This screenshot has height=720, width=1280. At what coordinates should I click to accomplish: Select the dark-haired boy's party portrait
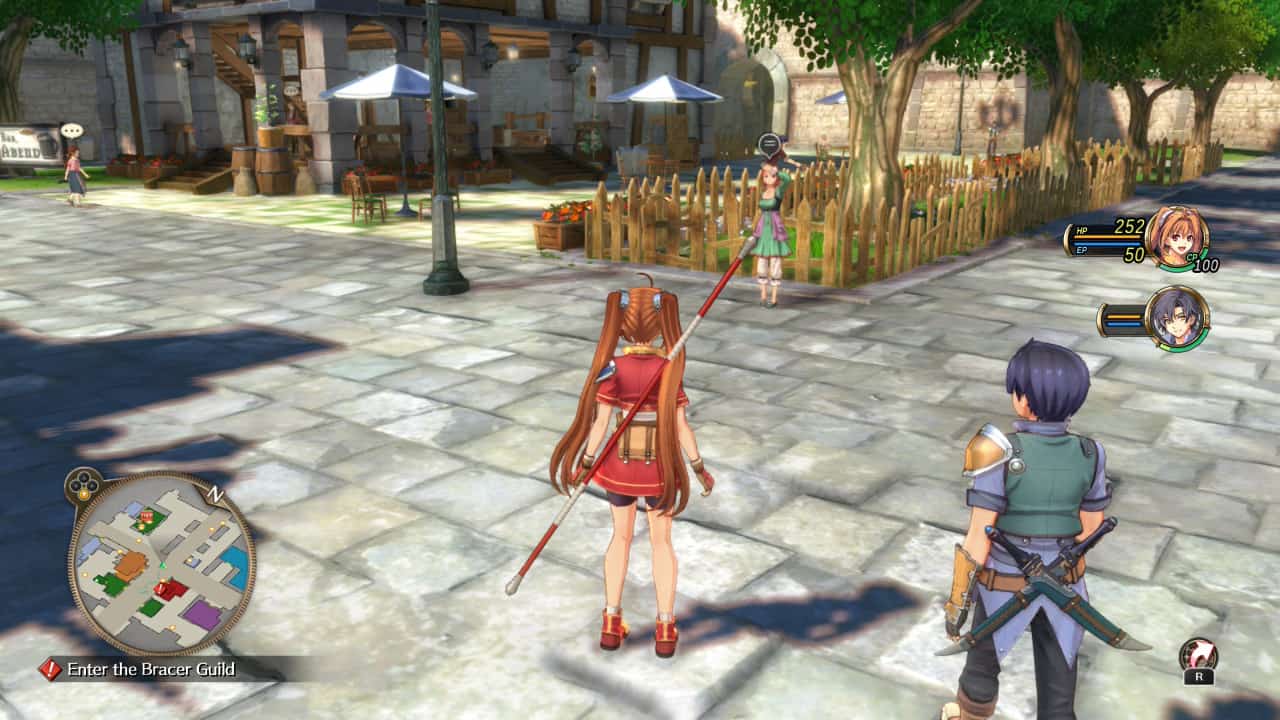point(1177,318)
